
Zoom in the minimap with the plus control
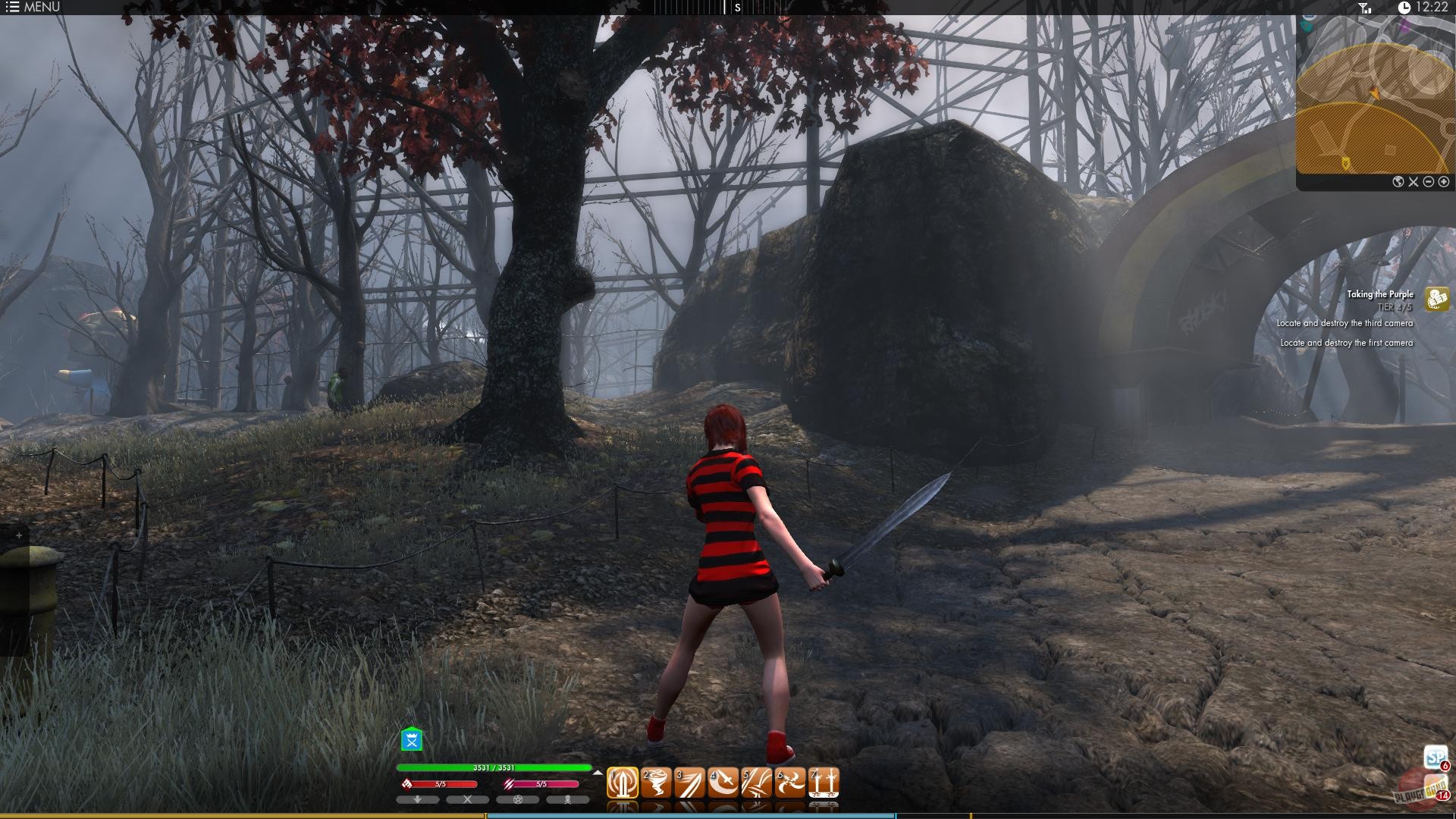tap(1444, 182)
